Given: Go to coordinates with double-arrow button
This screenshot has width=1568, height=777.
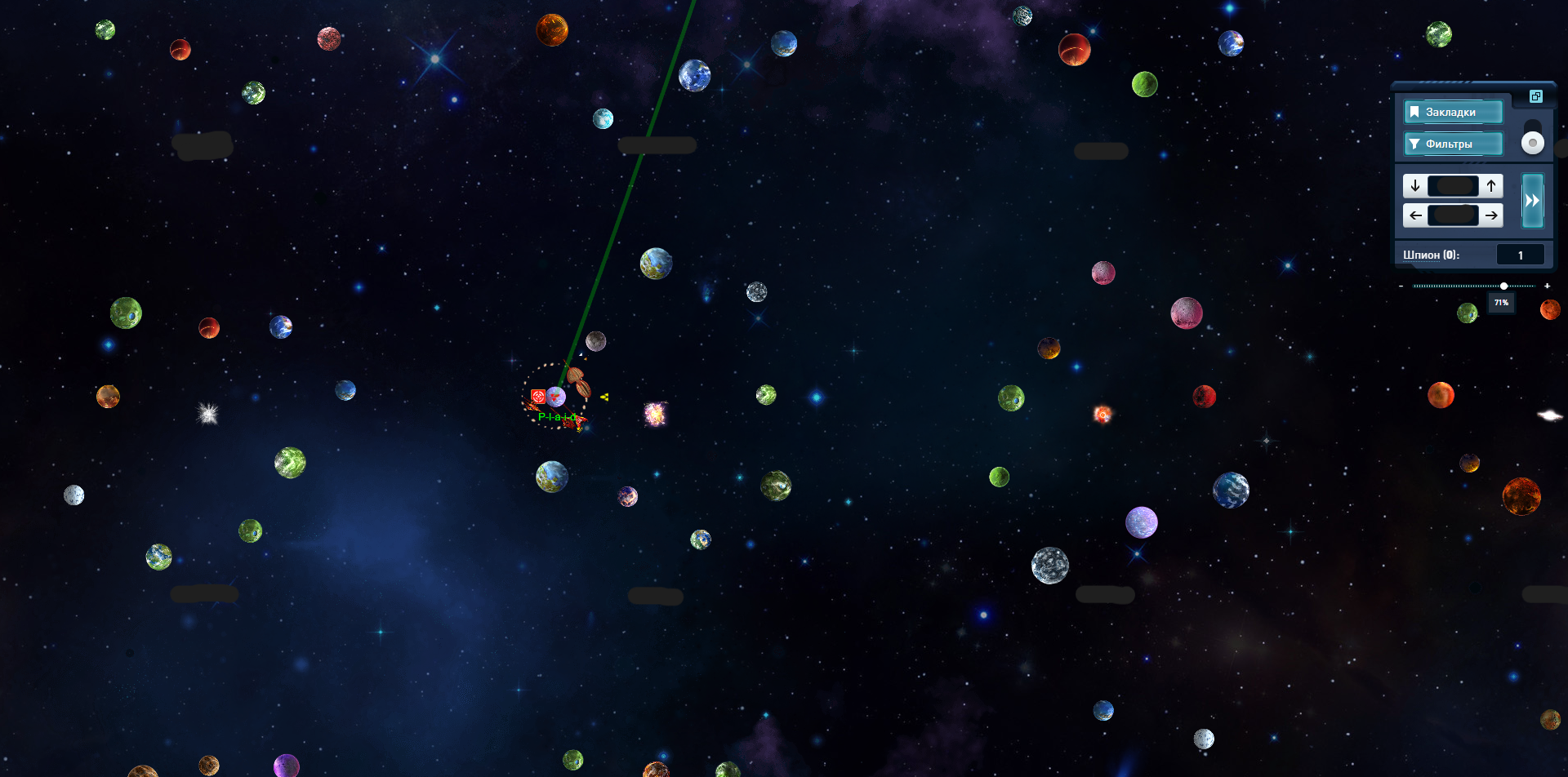Looking at the screenshot, I should 1532,201.
